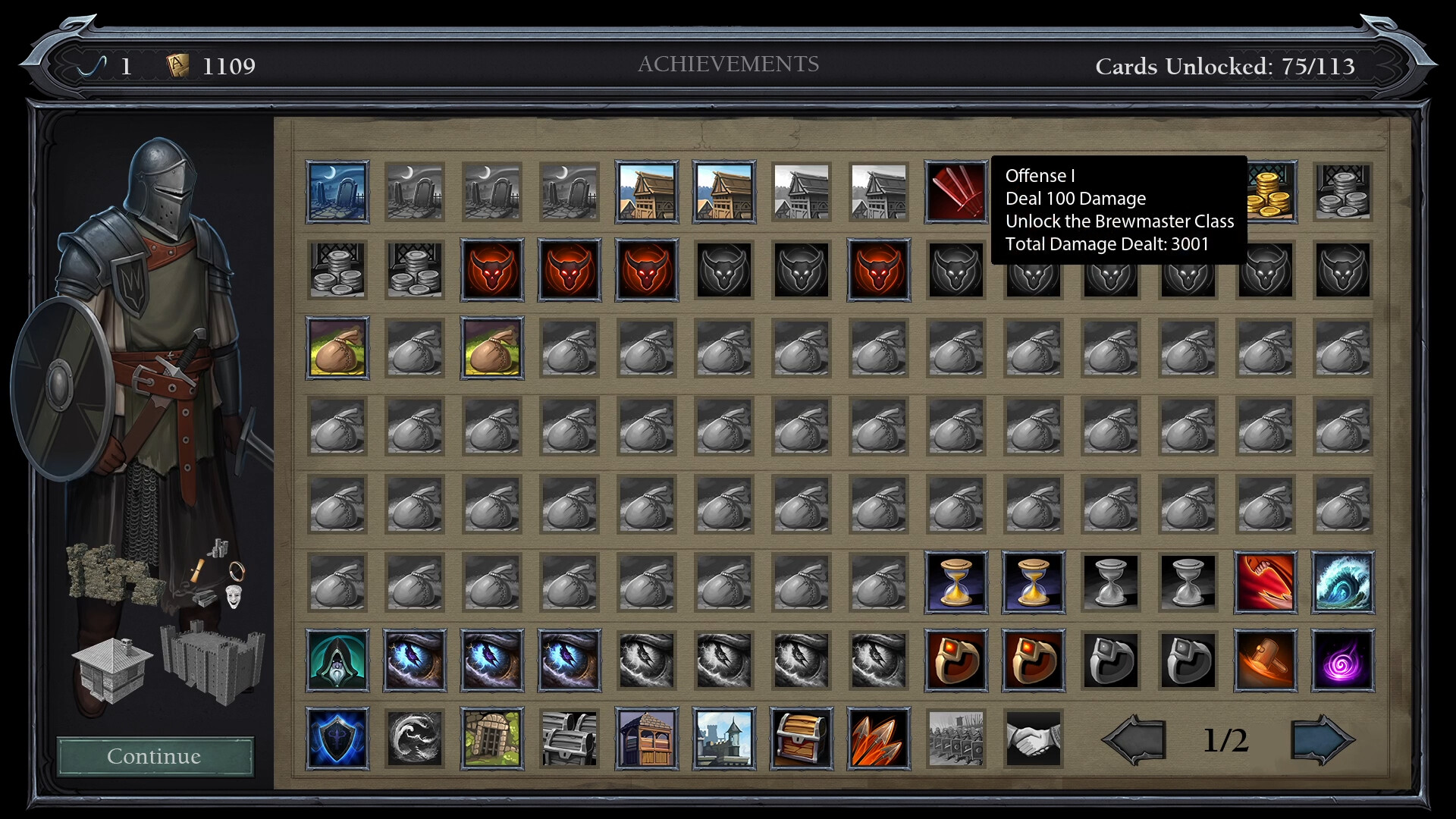Click the red crystal shards achievement icon

pyautogui.click(x=879, y=738)
